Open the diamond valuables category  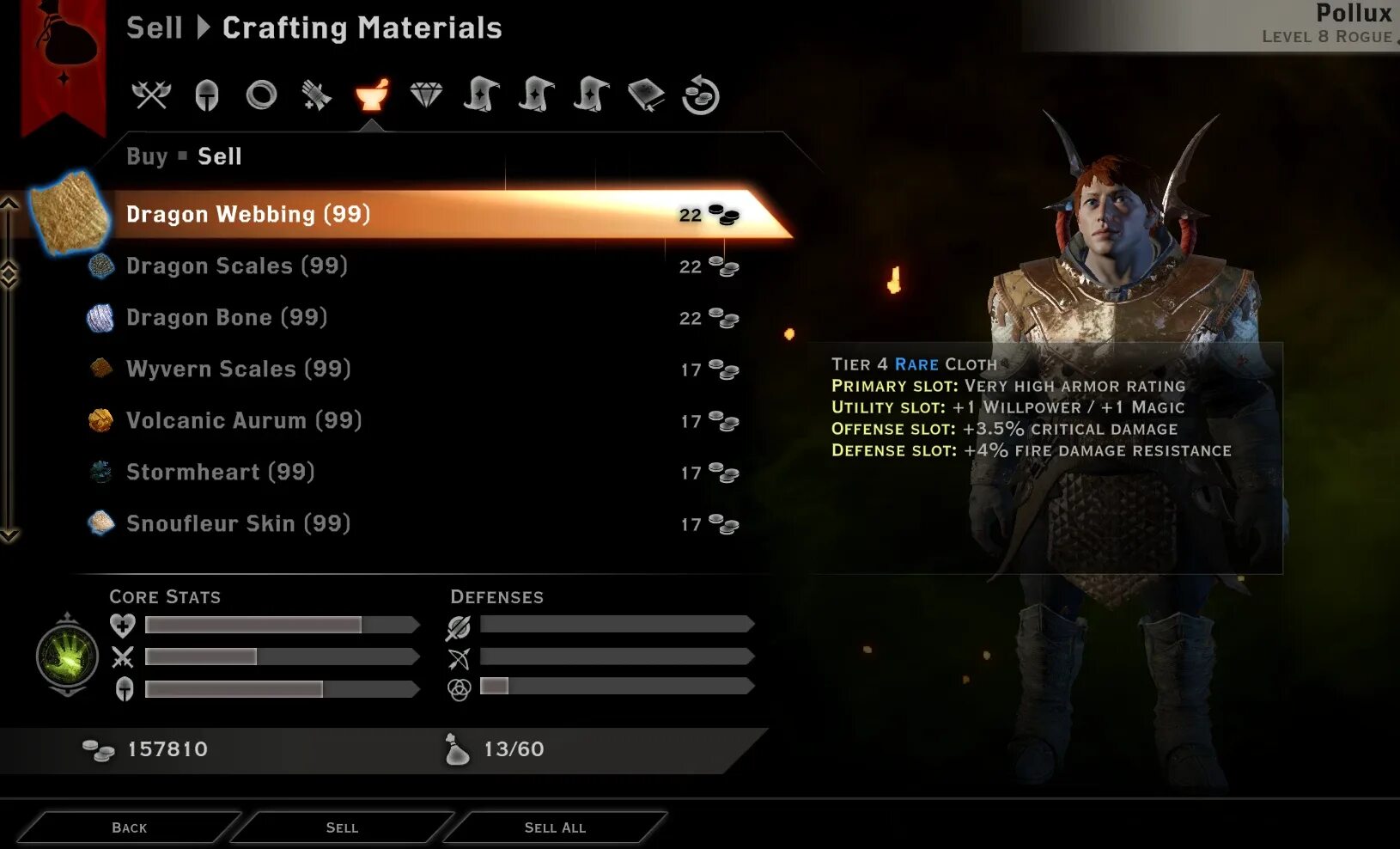click(426, 95)
